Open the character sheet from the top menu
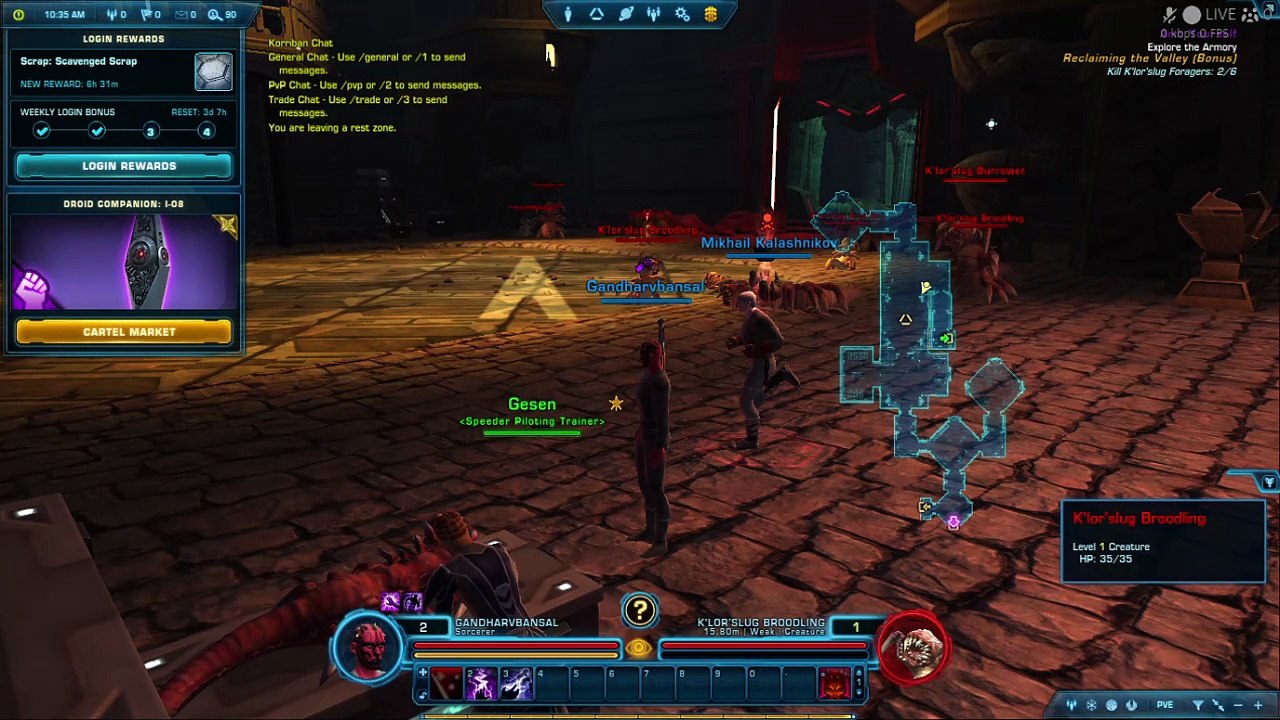The image size is (1280, 720). [568, 14]
